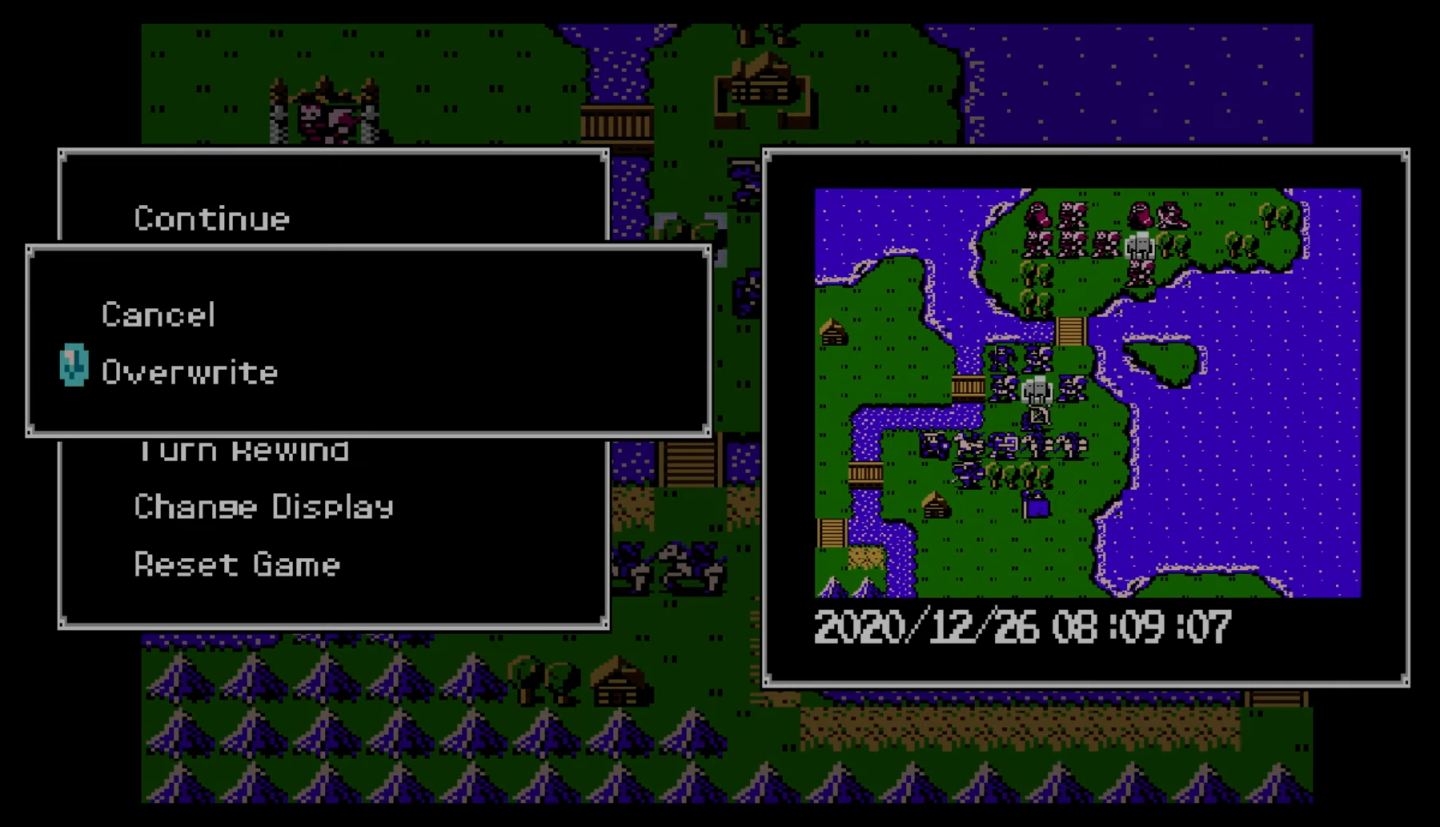
Task: Open the Change Display option
Action: [265, 507]
